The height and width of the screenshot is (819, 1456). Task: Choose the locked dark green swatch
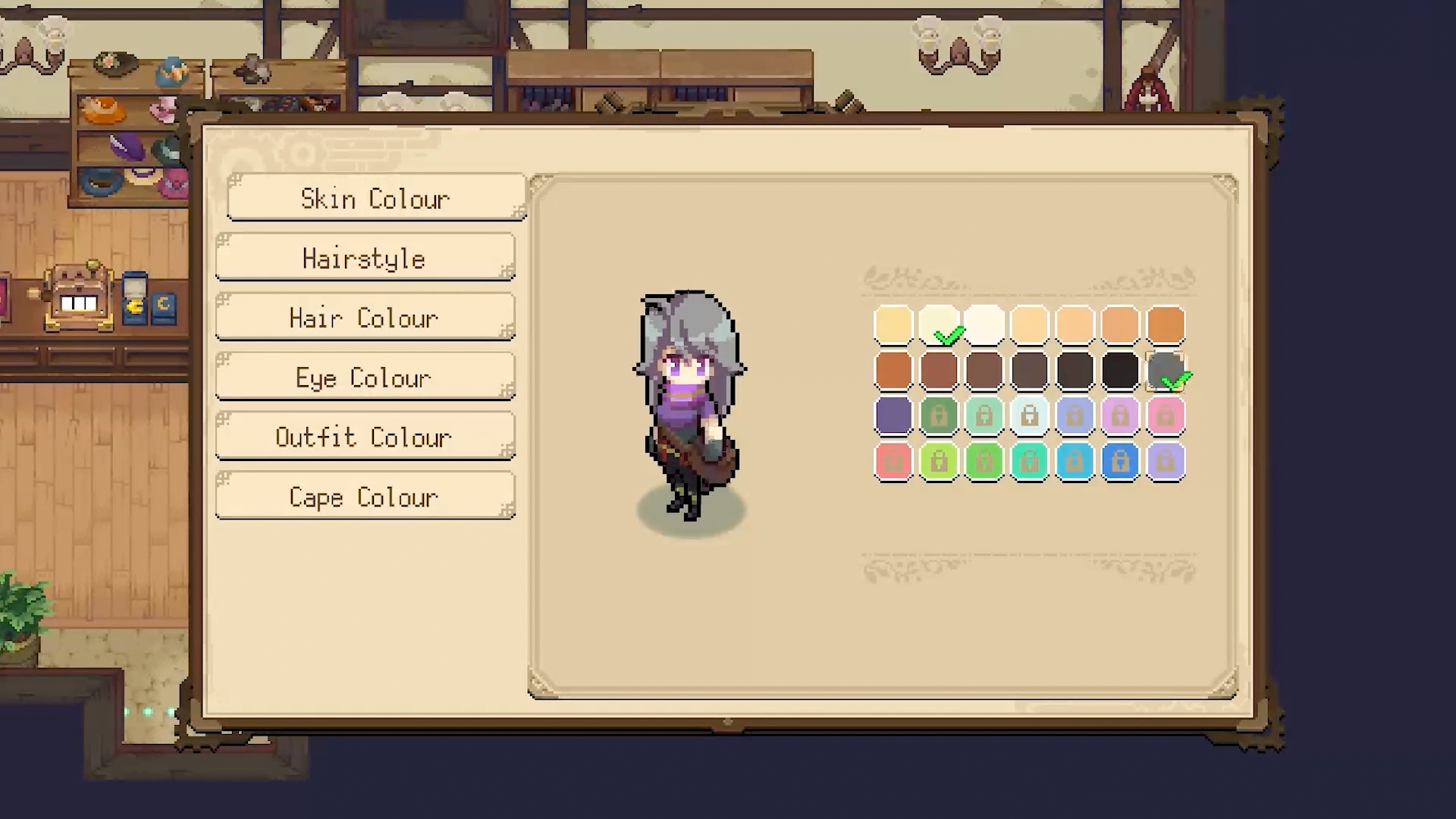click(x=939, y=416)
